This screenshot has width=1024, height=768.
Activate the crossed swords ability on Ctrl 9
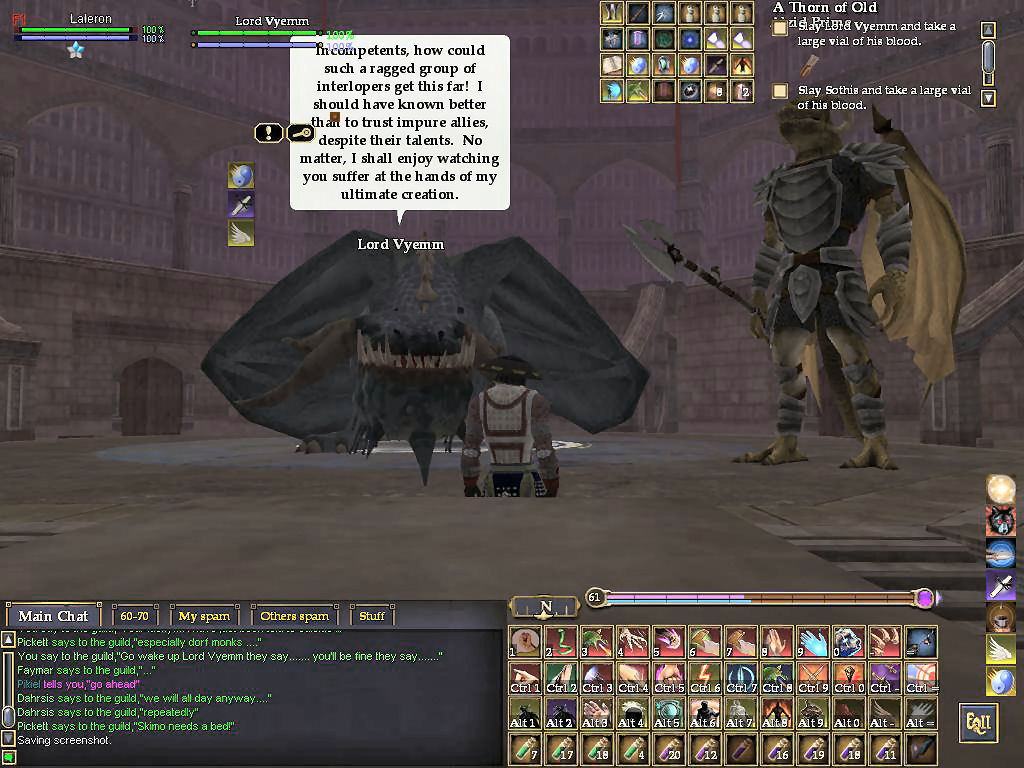[x=813, y=679]
